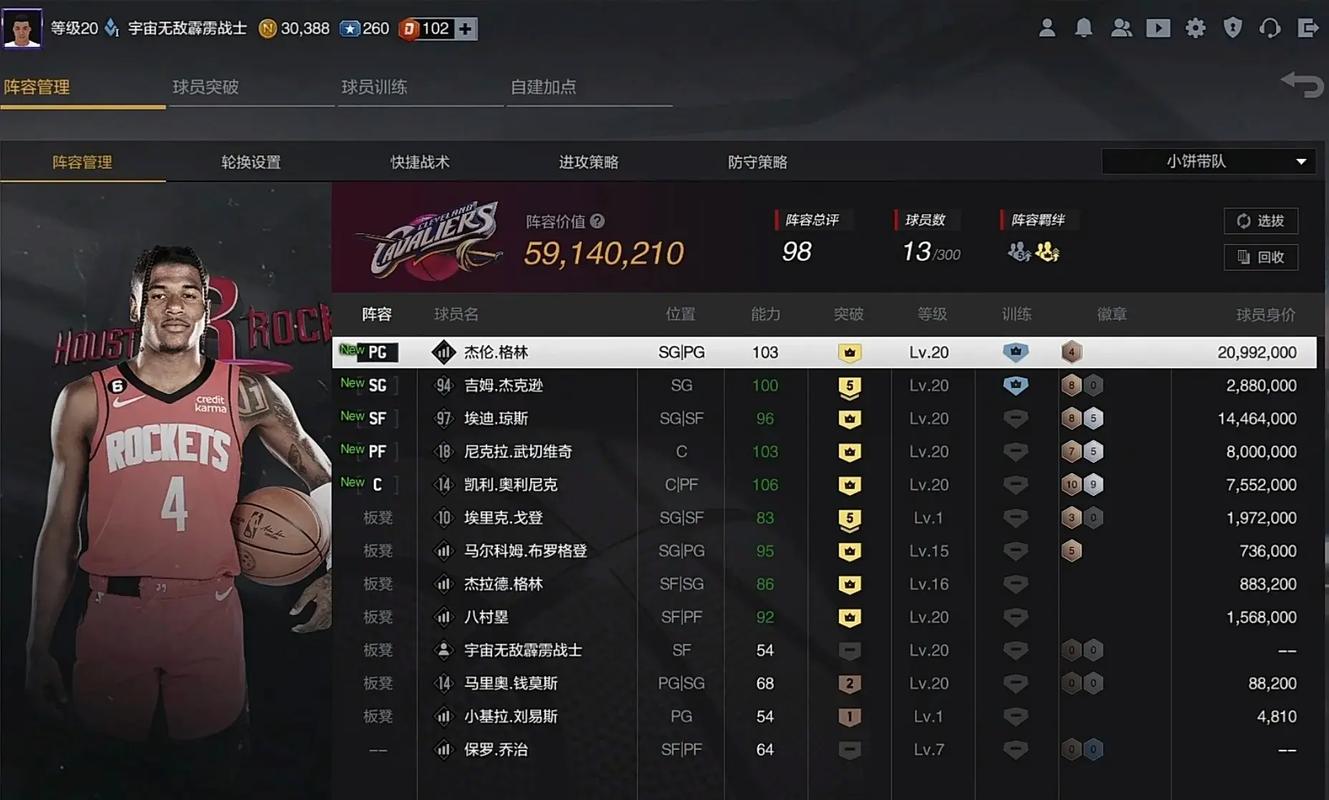The image size is (1329, 800).
Task: Click the gold lineup bond badge icon
Action: point(1046,253)
